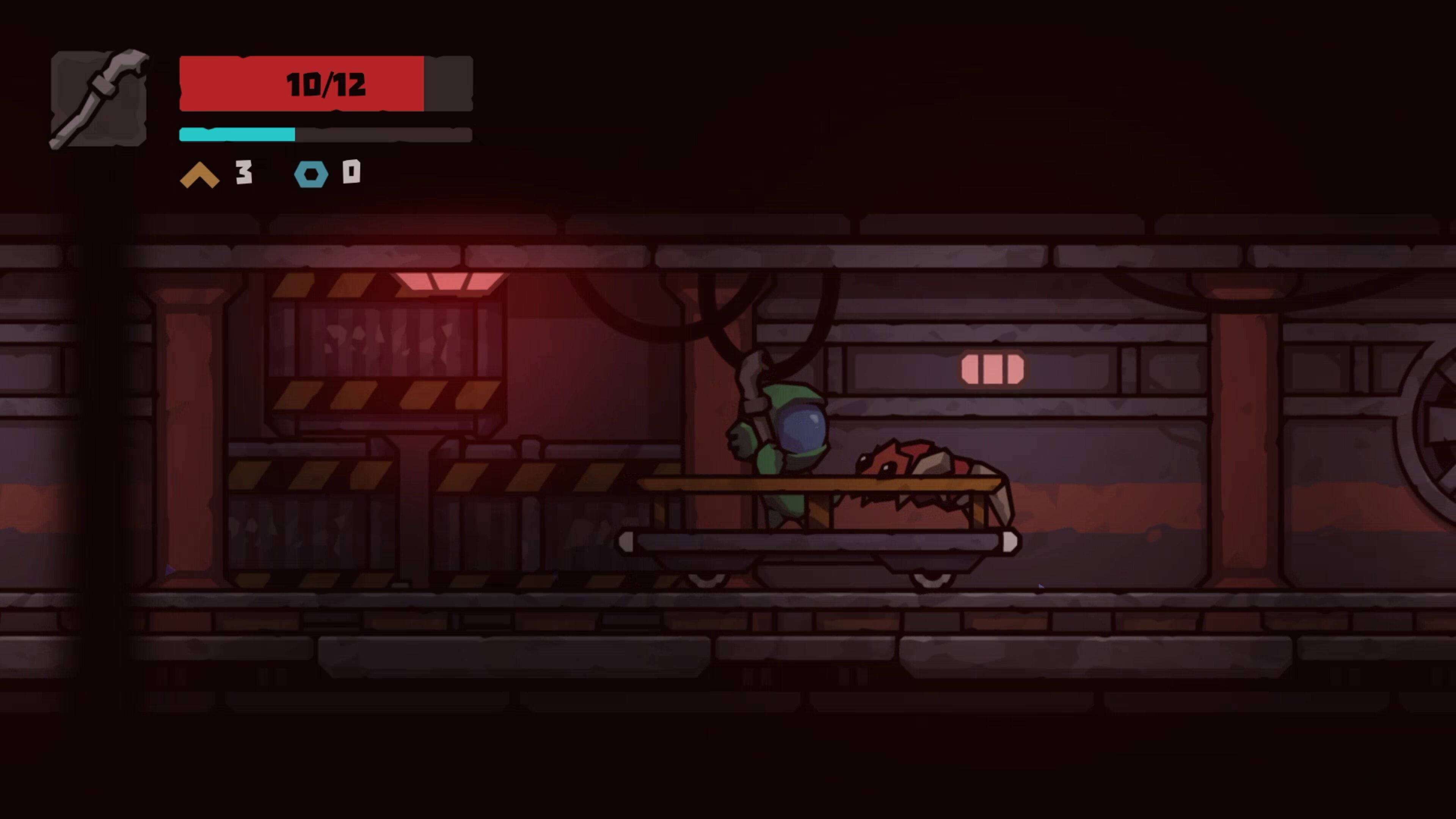1456x819 pixels.
Task: Click the number 0 beside the hexagon
Action: pos(351,174)
